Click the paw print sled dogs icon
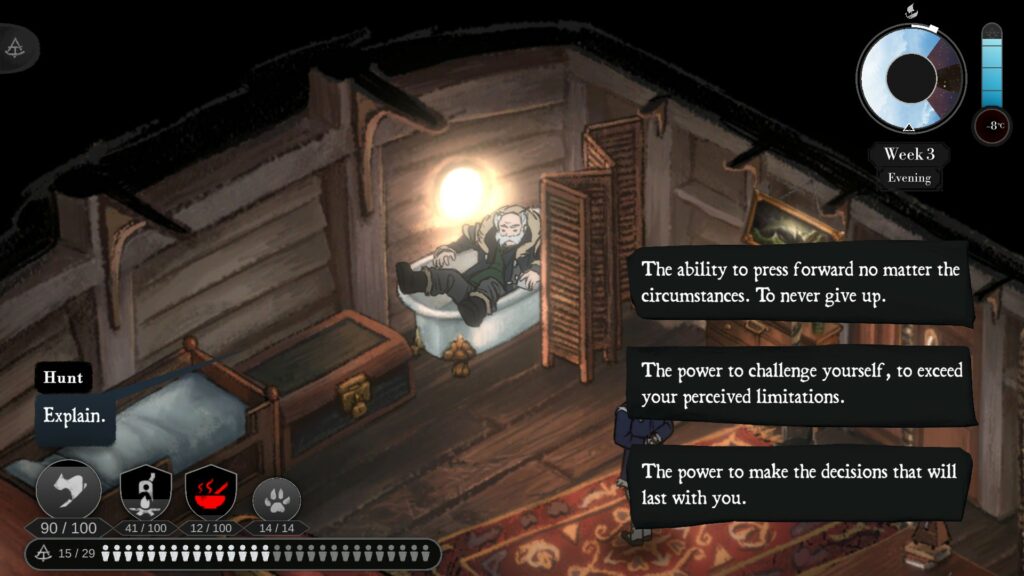The width and height of the screenshot is (1024, 576). (276, 497)
